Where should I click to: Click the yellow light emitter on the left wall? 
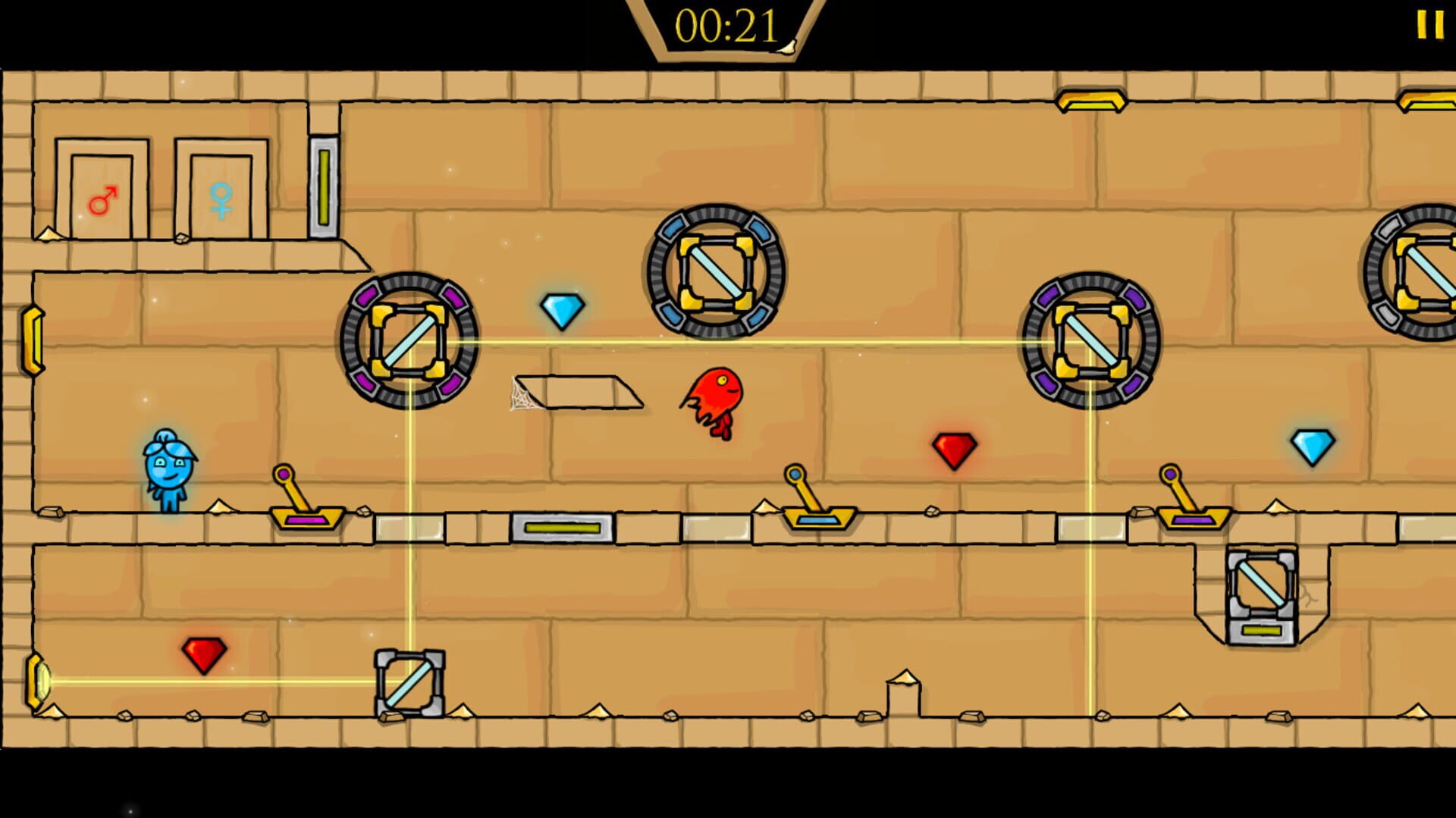coord(33,341)
